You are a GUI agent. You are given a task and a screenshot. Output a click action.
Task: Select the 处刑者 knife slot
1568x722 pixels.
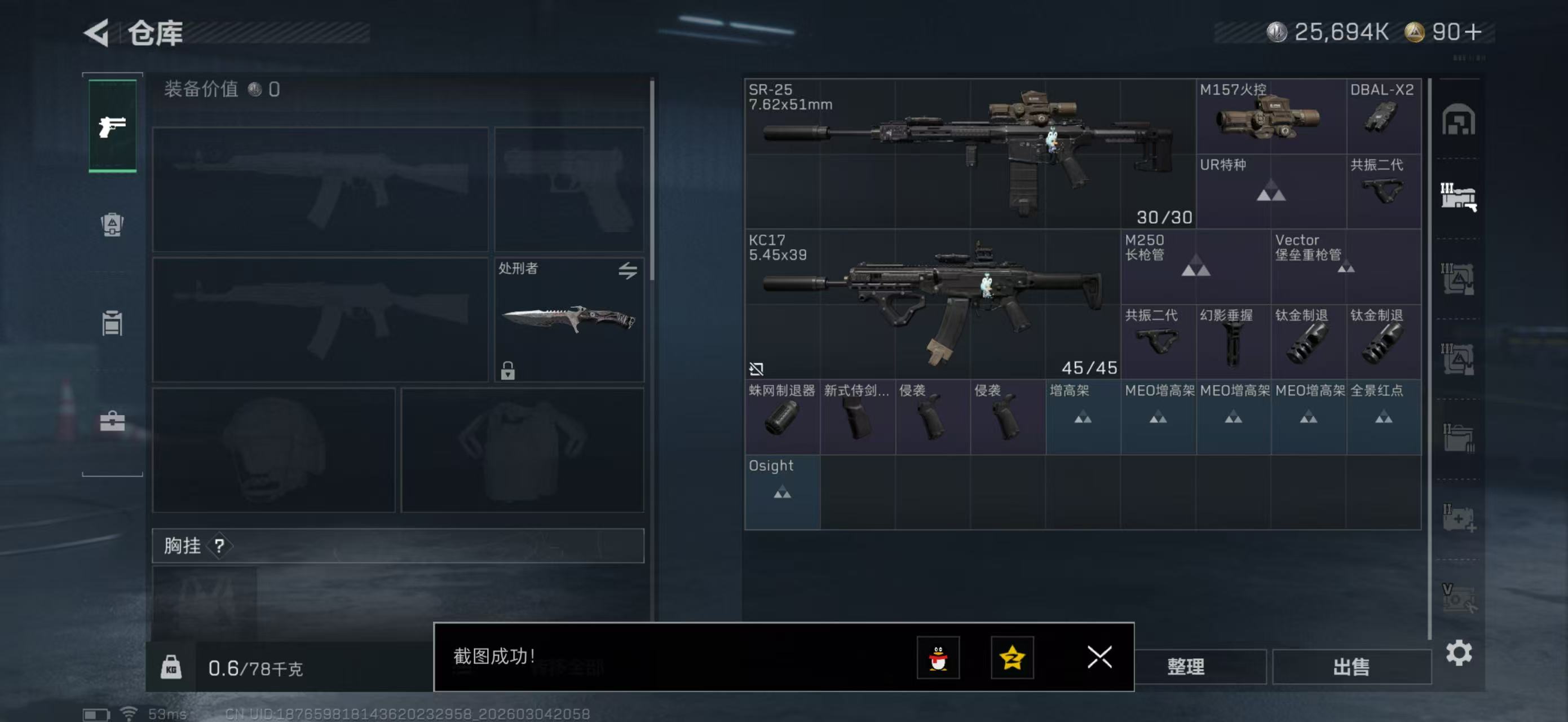click(x=568, y=320)
